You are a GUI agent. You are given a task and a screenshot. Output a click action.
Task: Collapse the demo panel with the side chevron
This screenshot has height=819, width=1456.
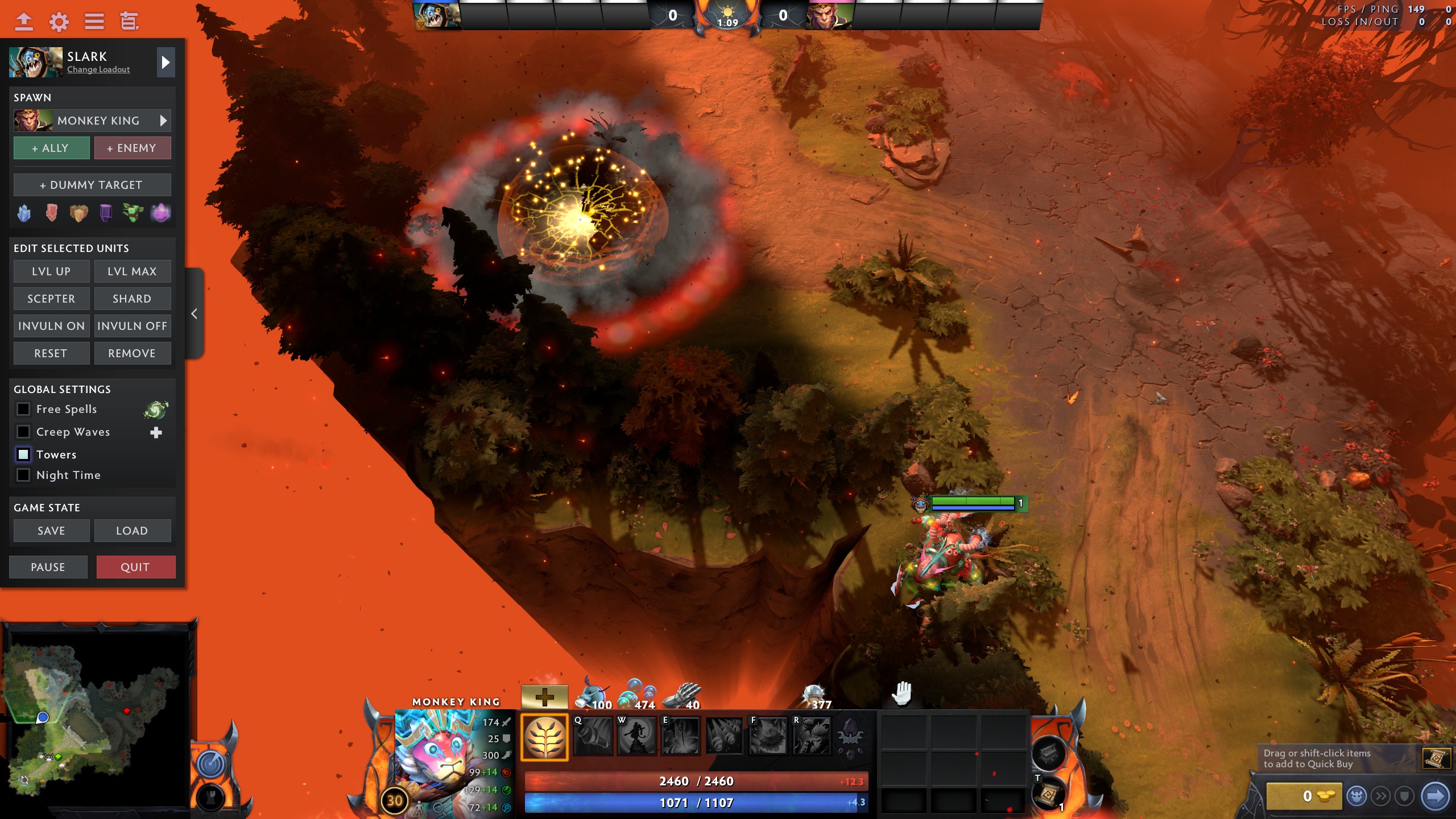194,313
